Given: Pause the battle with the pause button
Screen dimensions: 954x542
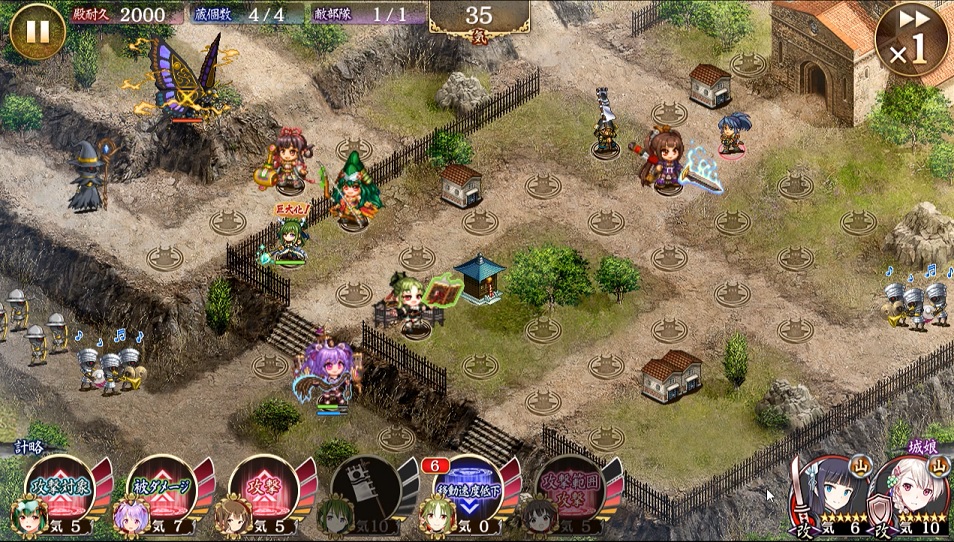Looking at the screenshot, I should tap(37, 31).
